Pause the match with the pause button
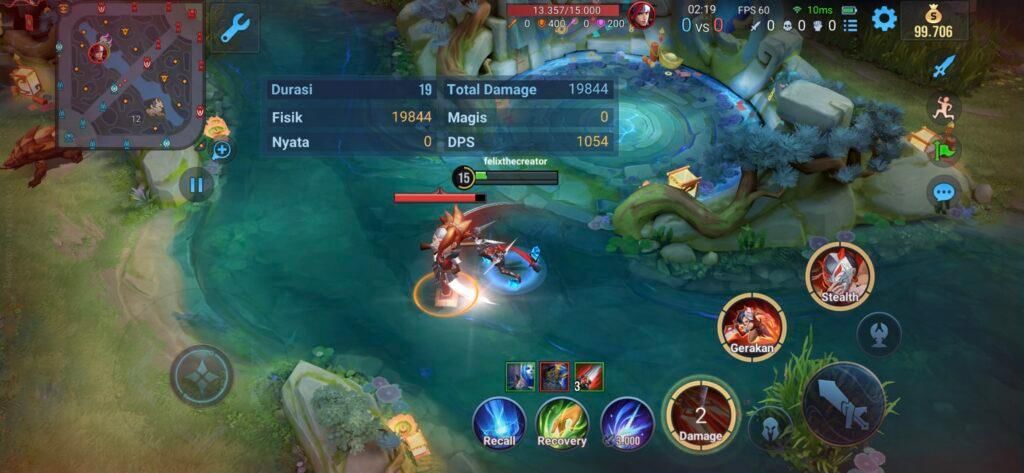 (x=197, y=184)
